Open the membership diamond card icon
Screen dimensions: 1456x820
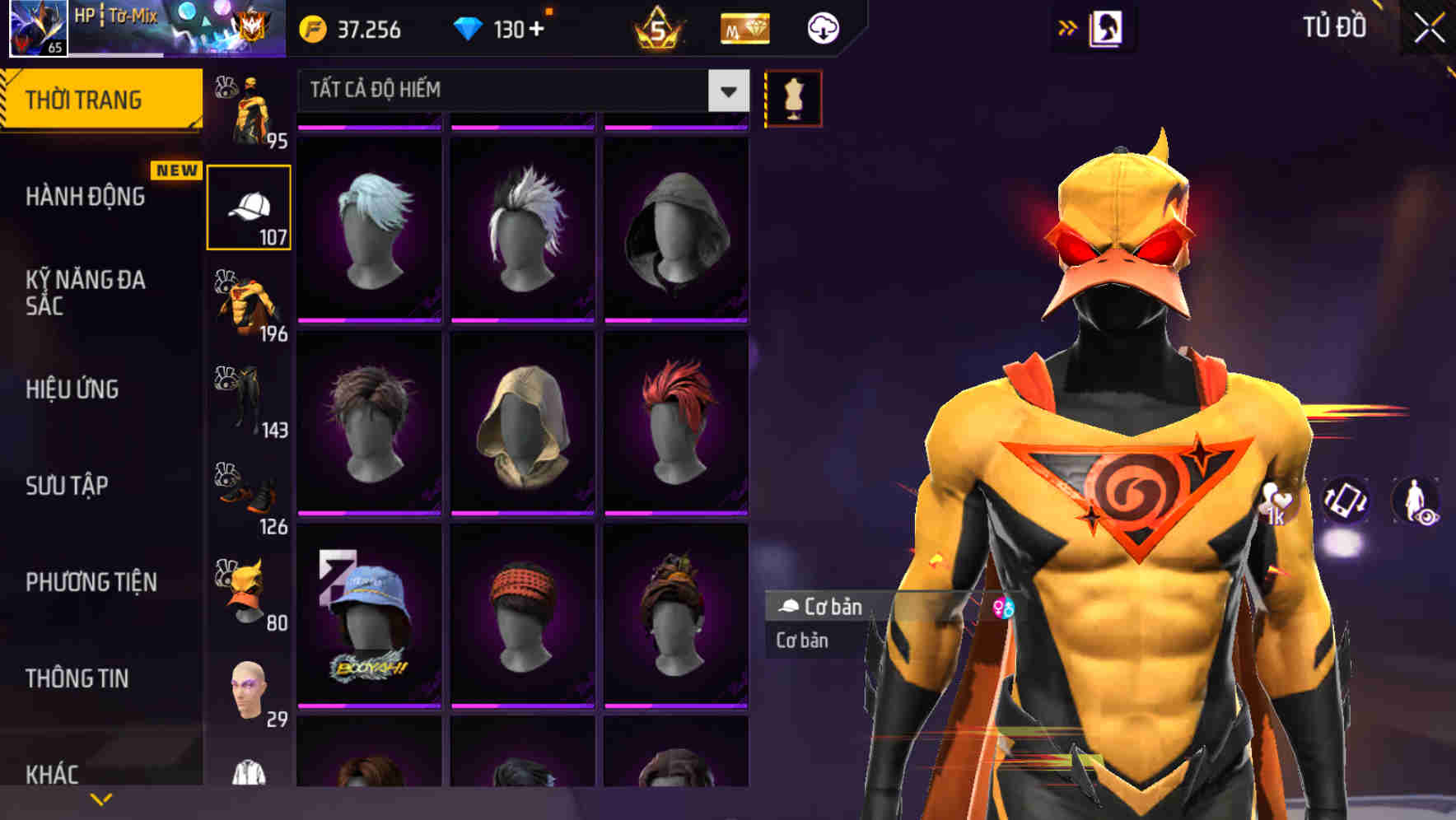744,27
